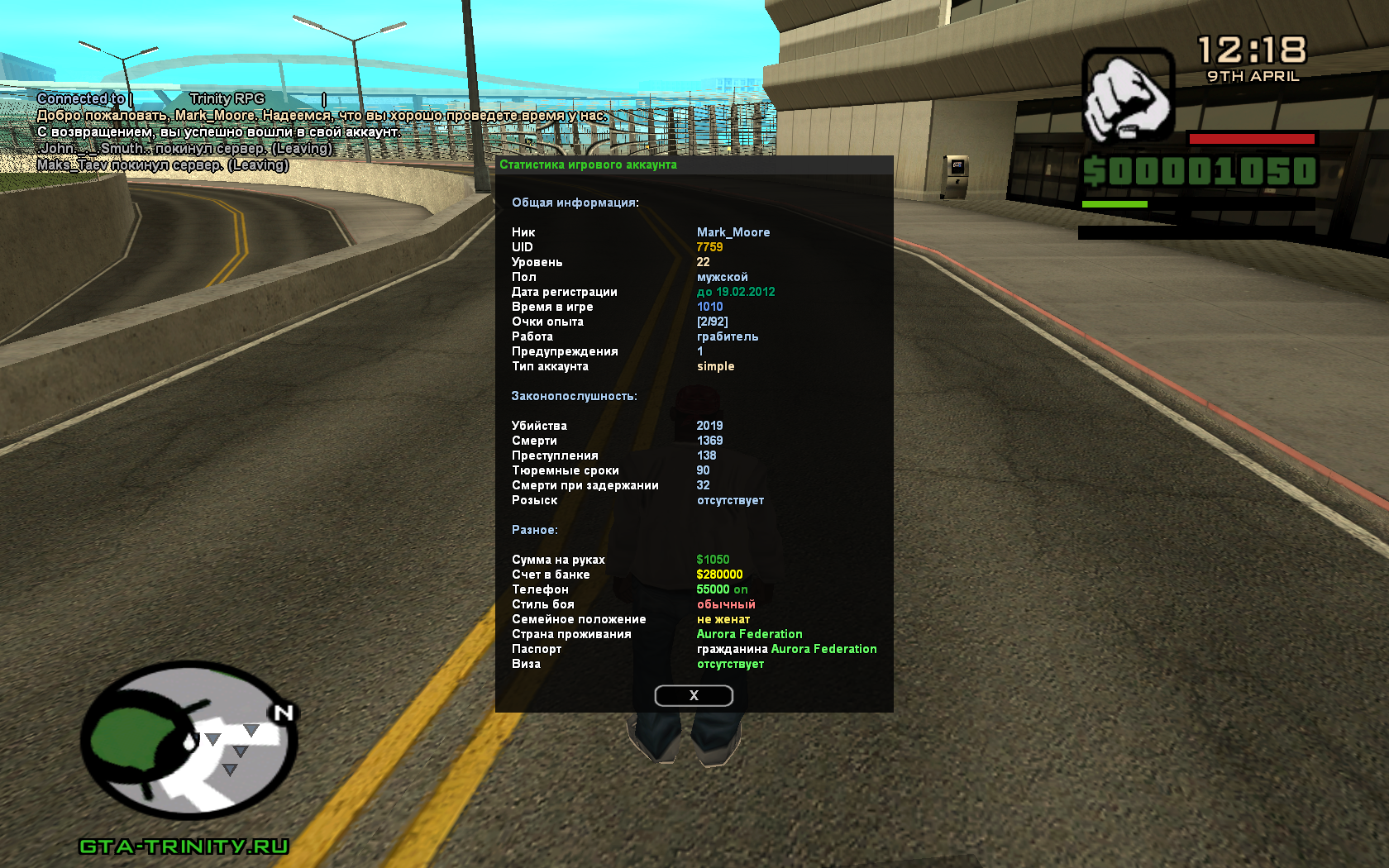Select the fist weapon icon
Viewport: 1389px width, 868px height.
[x=1128, y=96]
